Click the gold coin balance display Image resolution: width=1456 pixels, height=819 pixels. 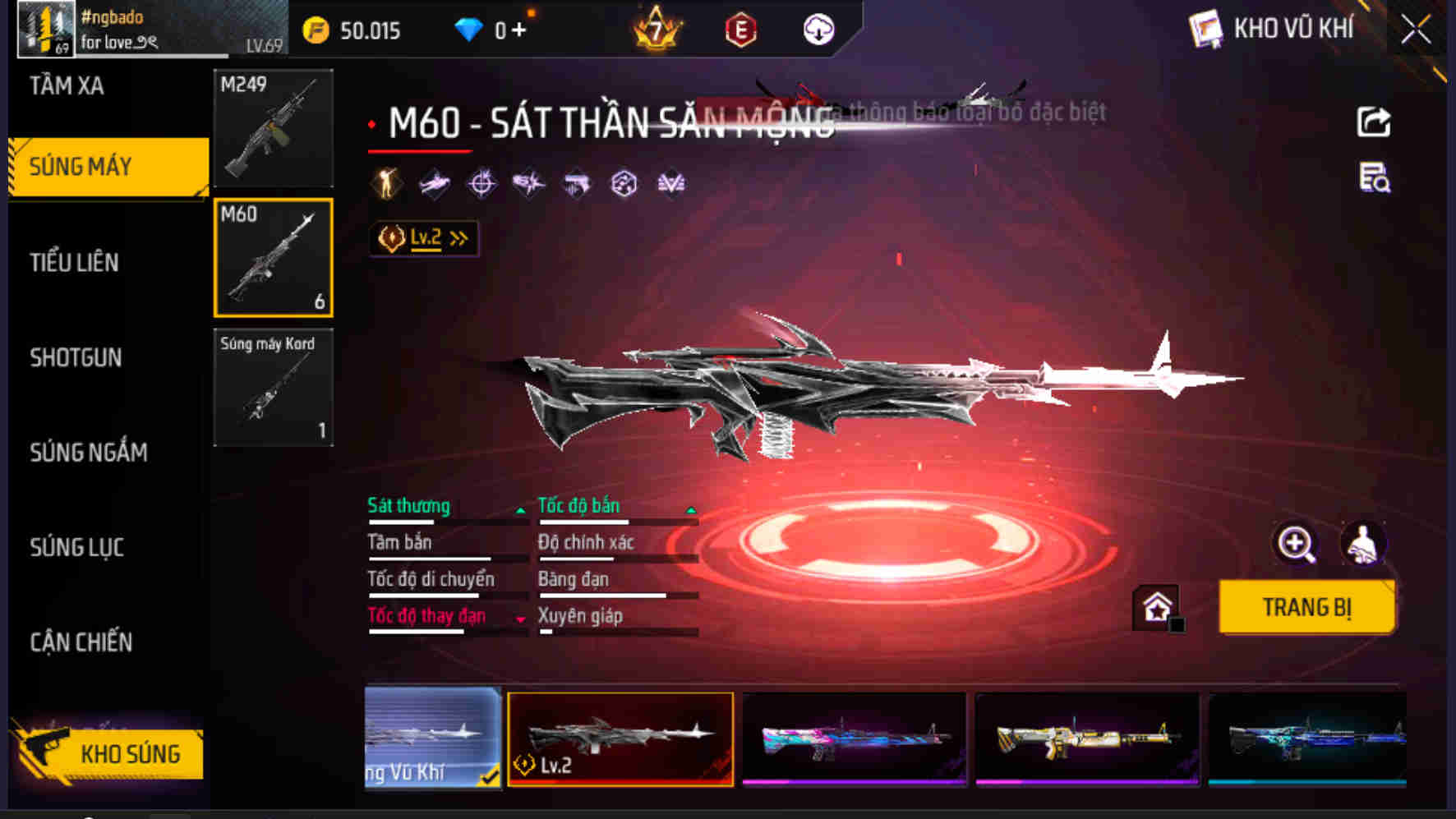(x=353, y=30)
